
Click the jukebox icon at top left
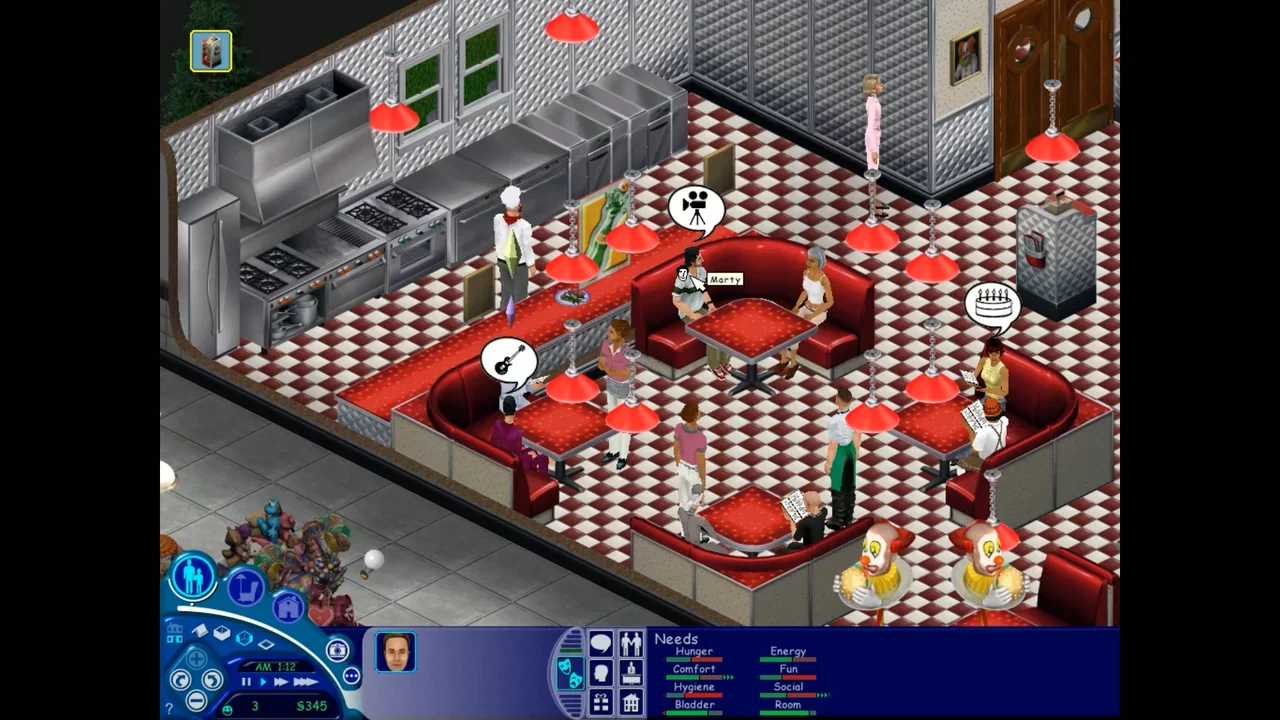[x=211, y=51]
